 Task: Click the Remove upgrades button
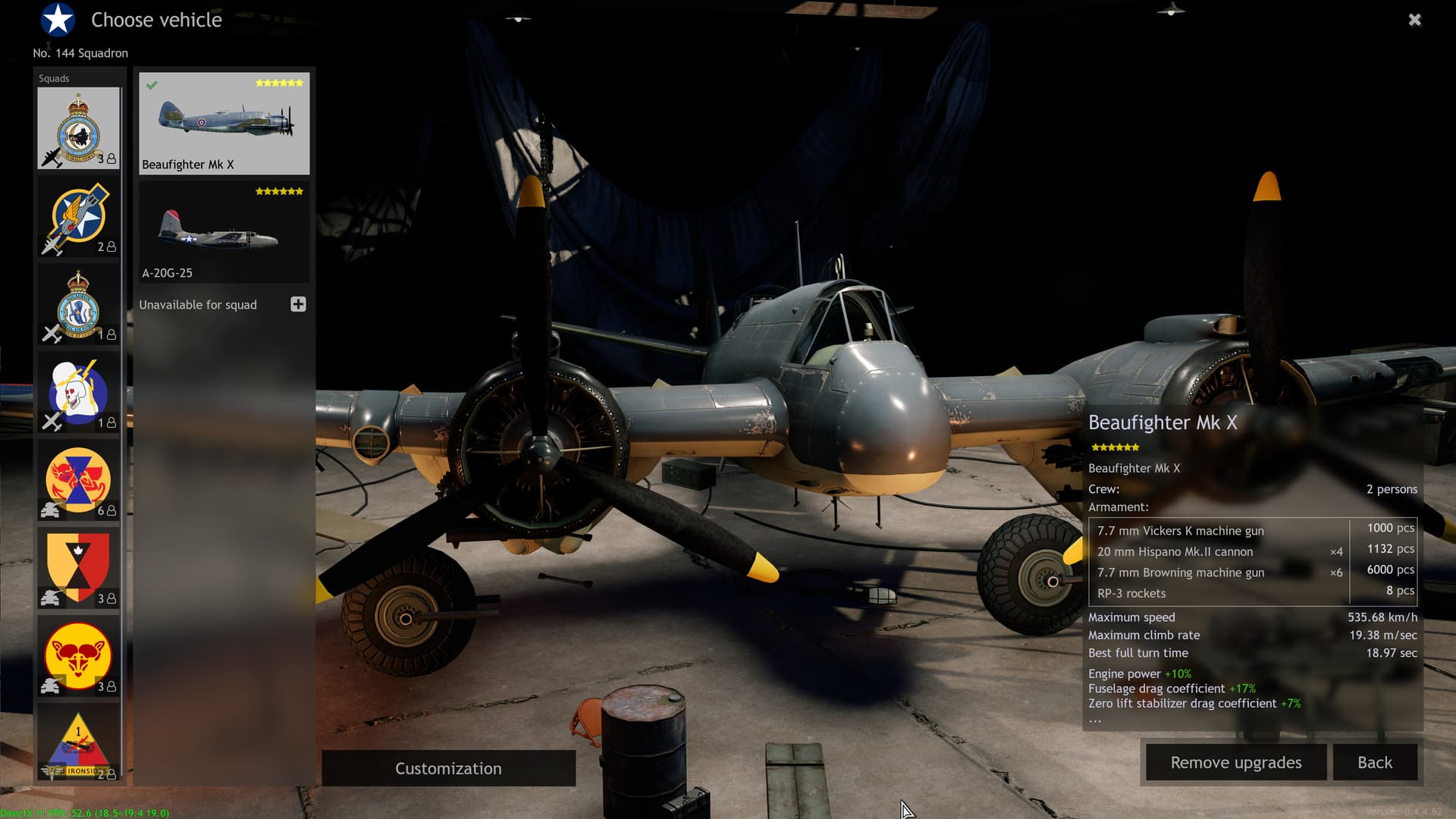pyautogui.click(x=1235, y=762)
